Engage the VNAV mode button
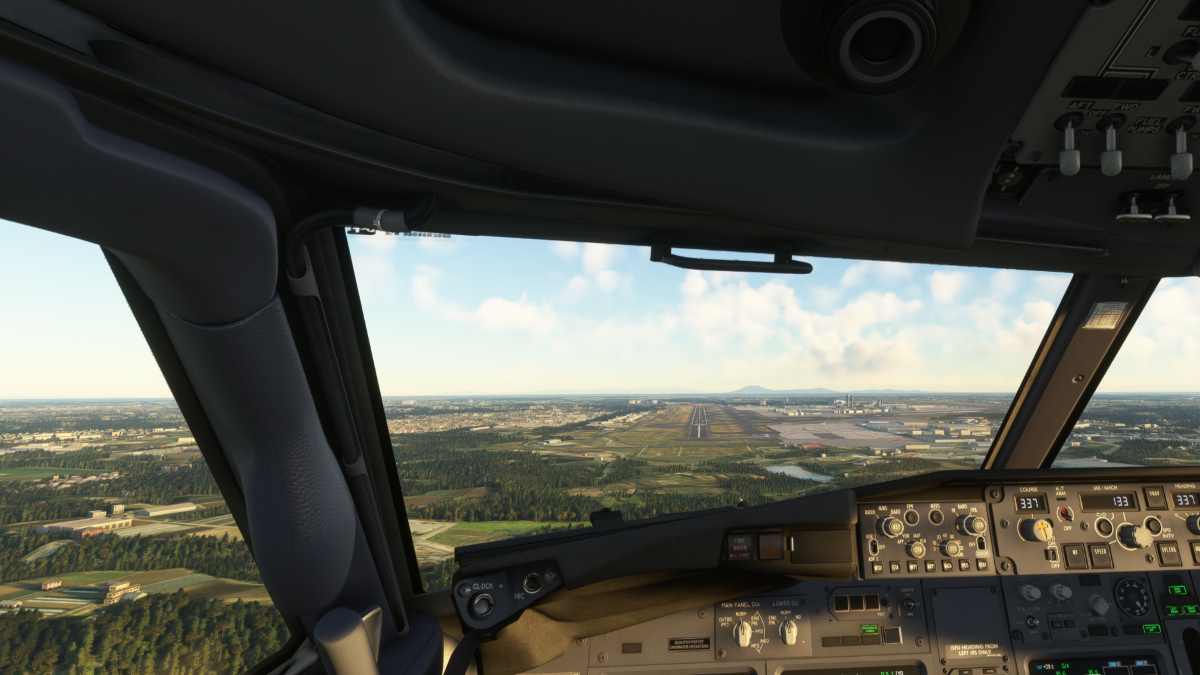This screenshot has height=675, width=1200. [x=1157, y=500]
